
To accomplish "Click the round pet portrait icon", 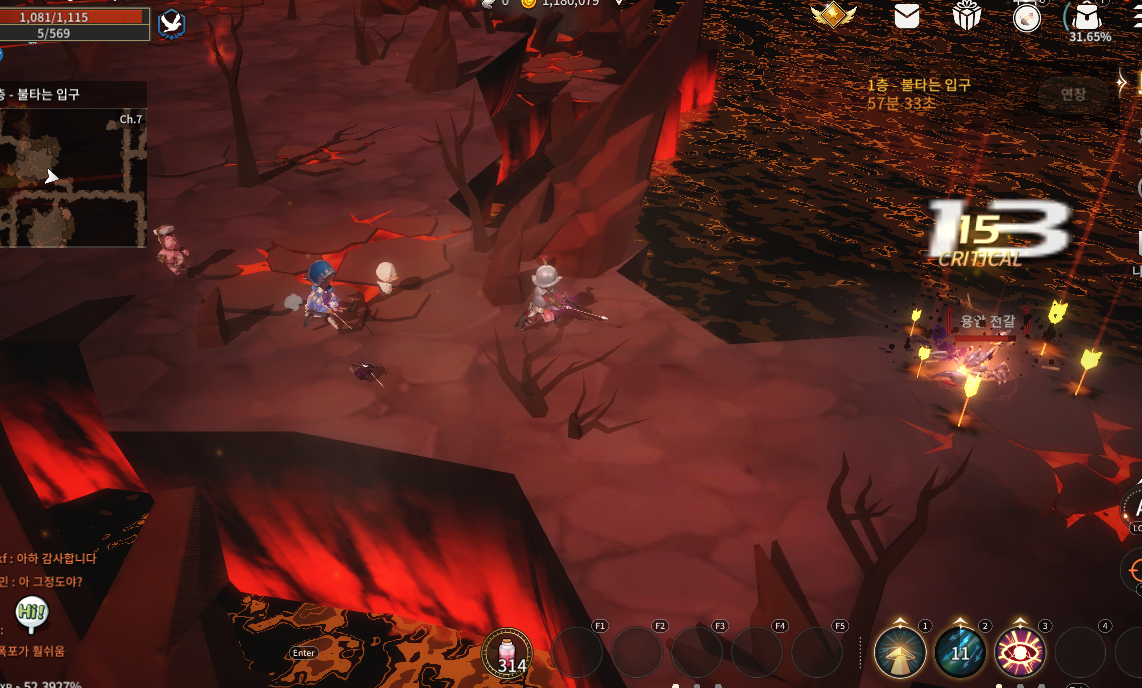I will tap(1027, 17).
